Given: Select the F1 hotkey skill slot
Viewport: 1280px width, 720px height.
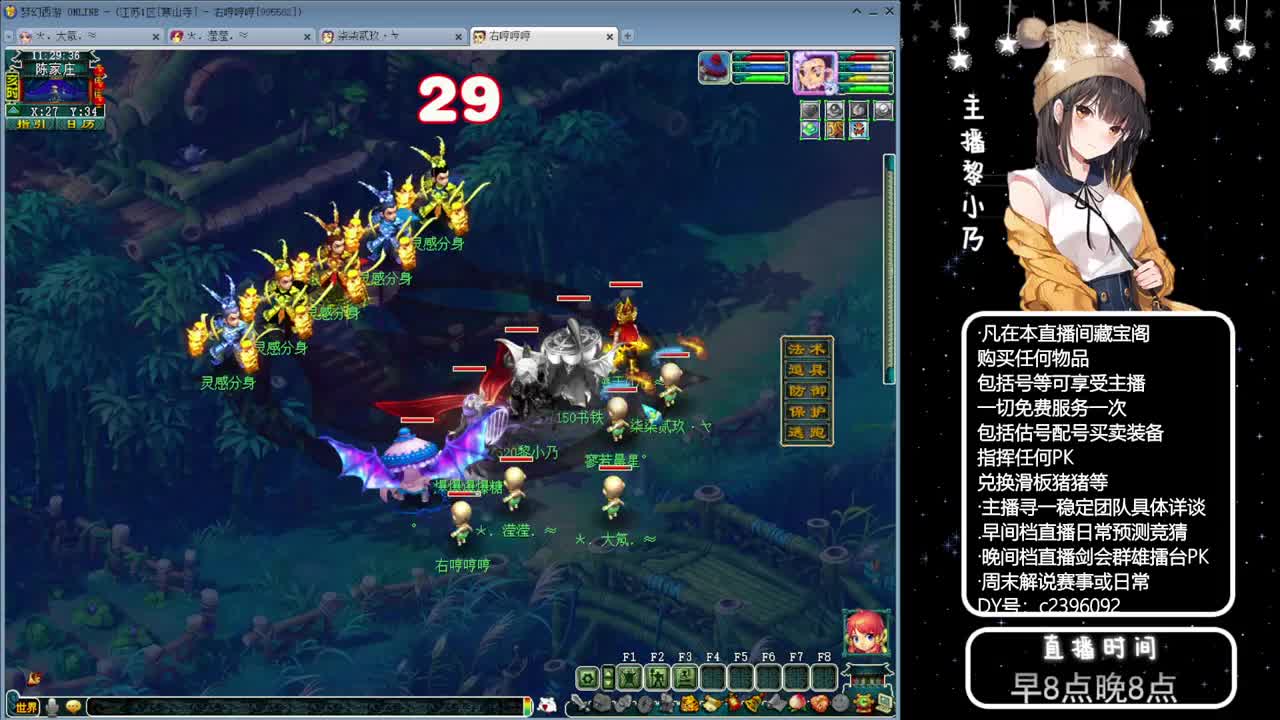Looking at the screenshot, I should click(x=630, y=676).
